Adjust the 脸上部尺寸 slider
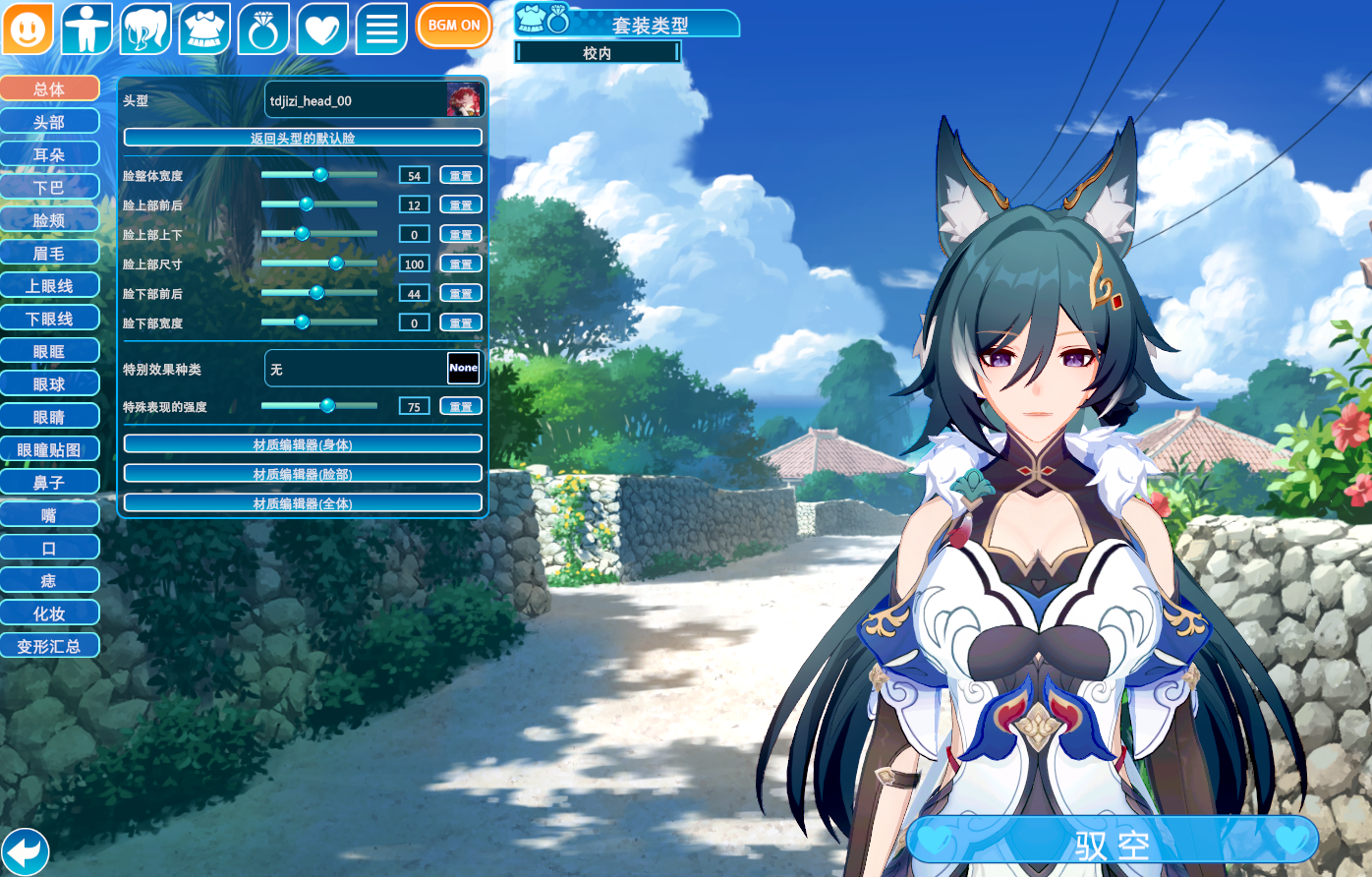Image resolution: width=1372 pixels, height=877 pixels. click(x=336, y=263)
